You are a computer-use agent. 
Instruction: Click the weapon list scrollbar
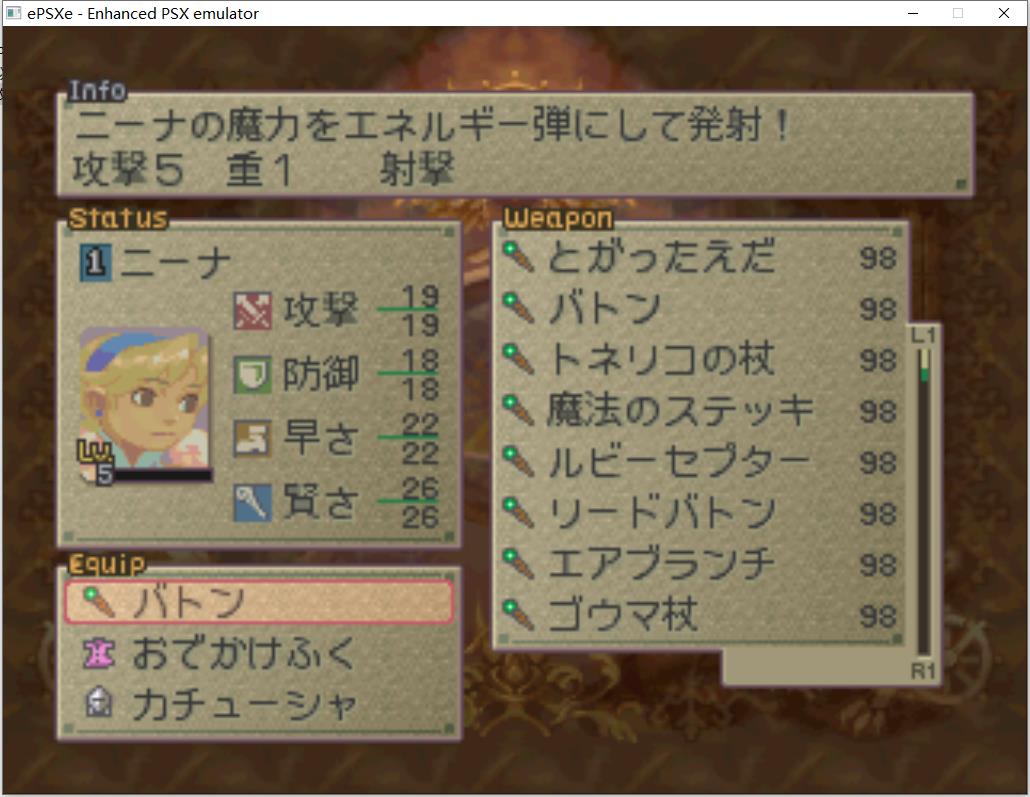coord(923,500)
